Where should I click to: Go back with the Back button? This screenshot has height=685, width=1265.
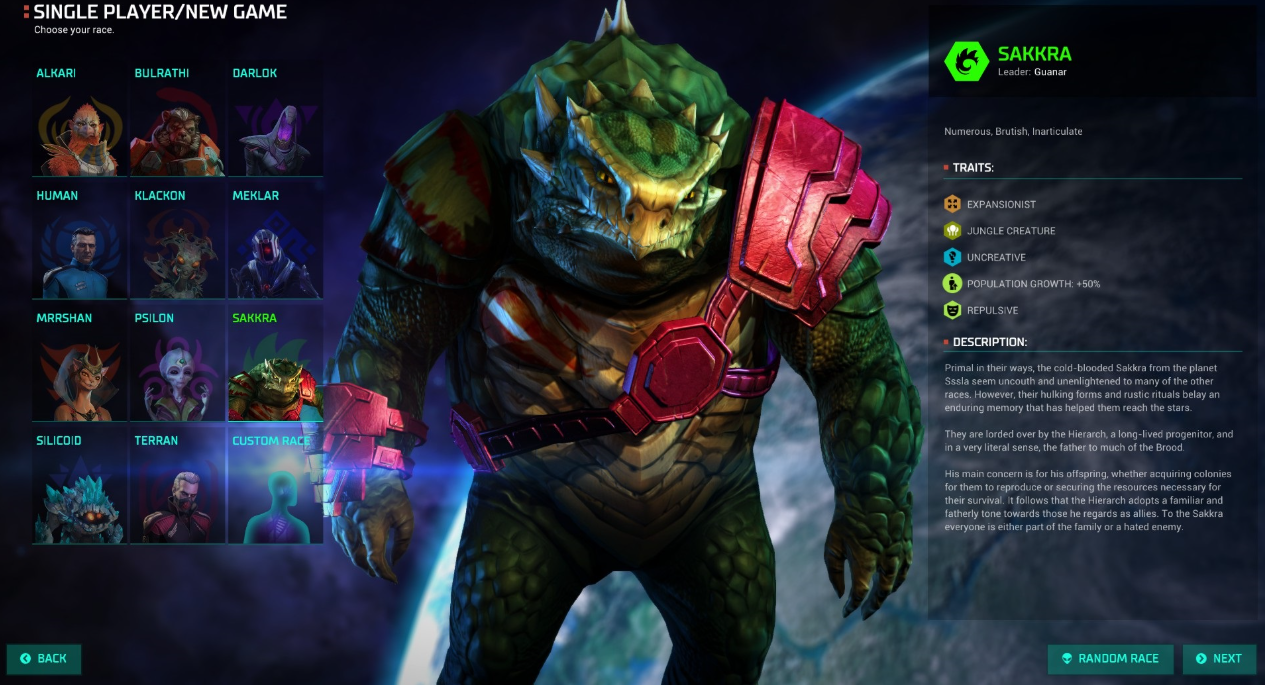[44, 659]
